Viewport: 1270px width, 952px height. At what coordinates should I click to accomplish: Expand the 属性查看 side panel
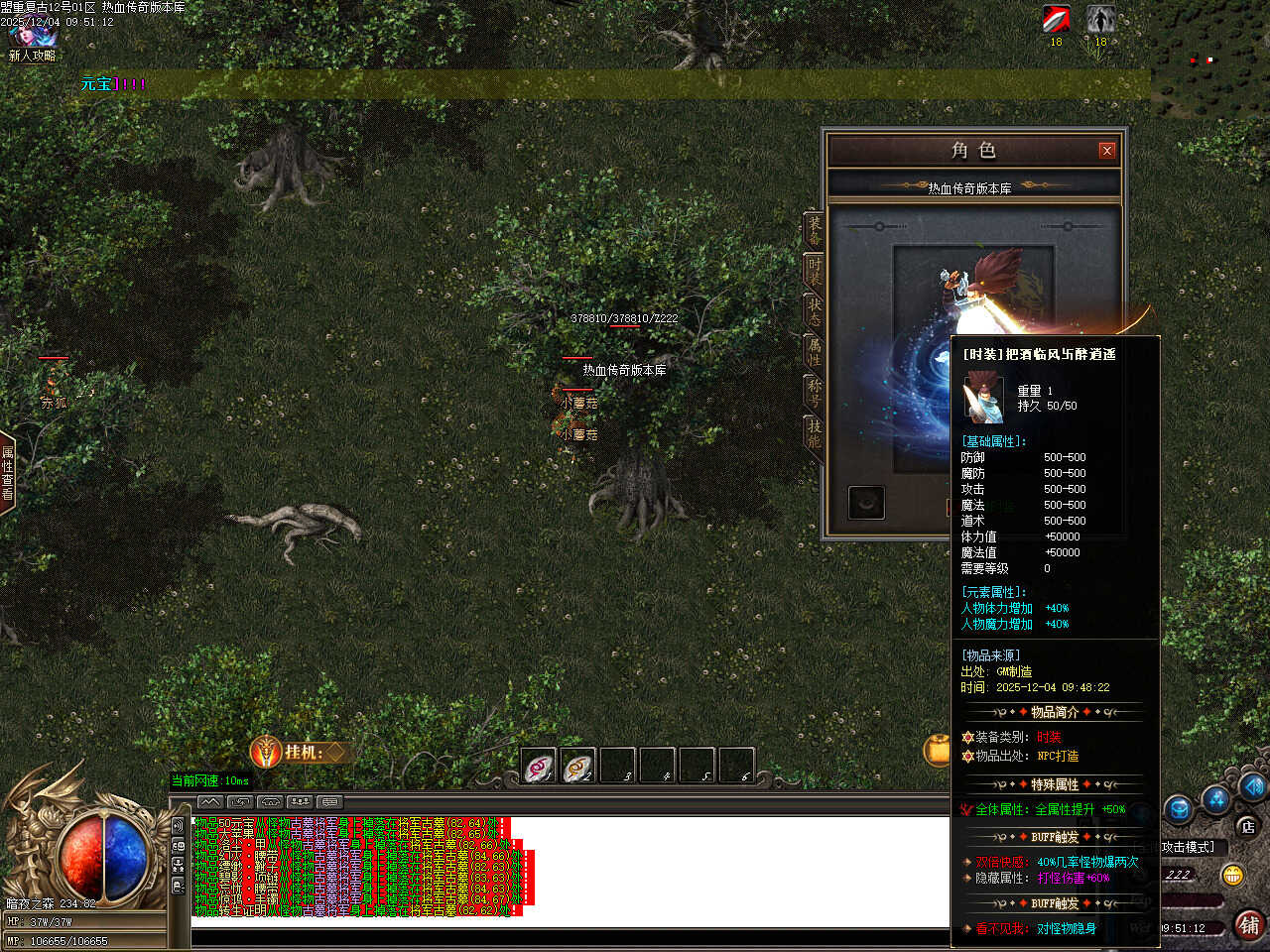pyautogui.click(x=7, y=473)
